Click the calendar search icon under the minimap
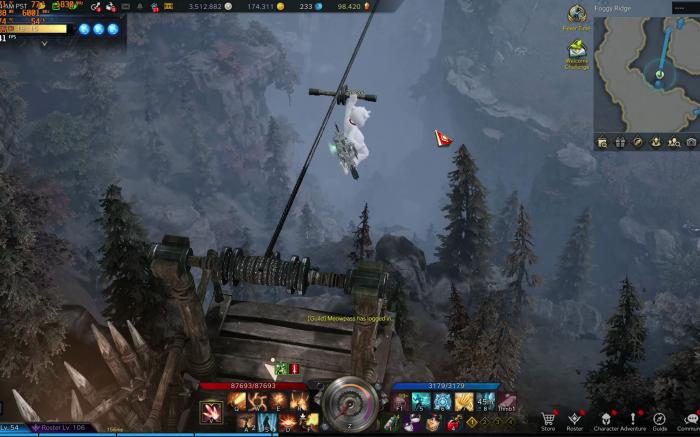The image size is (700, 437). click(x=602, y=143)
